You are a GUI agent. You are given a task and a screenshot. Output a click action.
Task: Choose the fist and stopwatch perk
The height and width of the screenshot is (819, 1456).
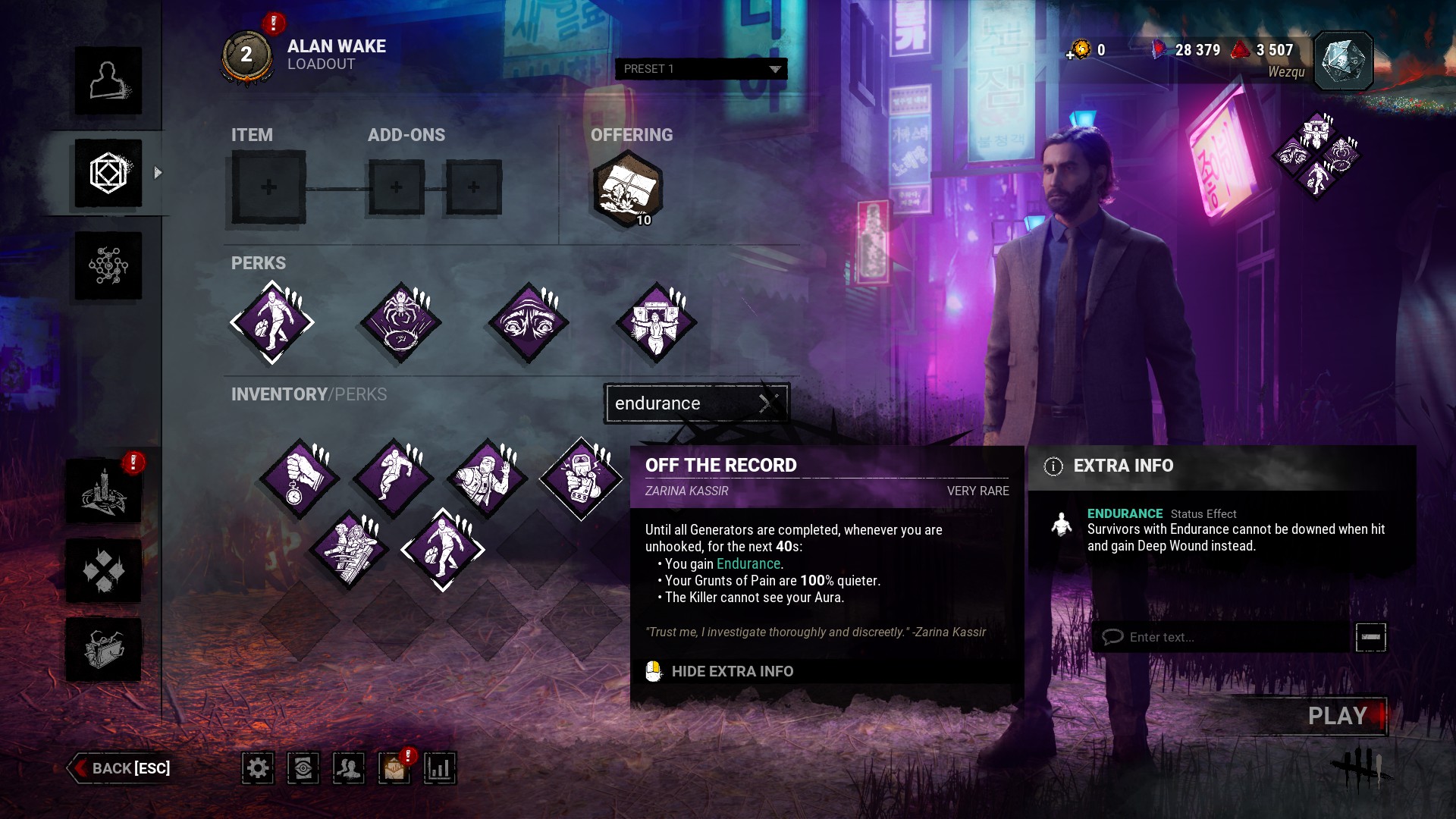pyautogui.click(x=299, y=479)
